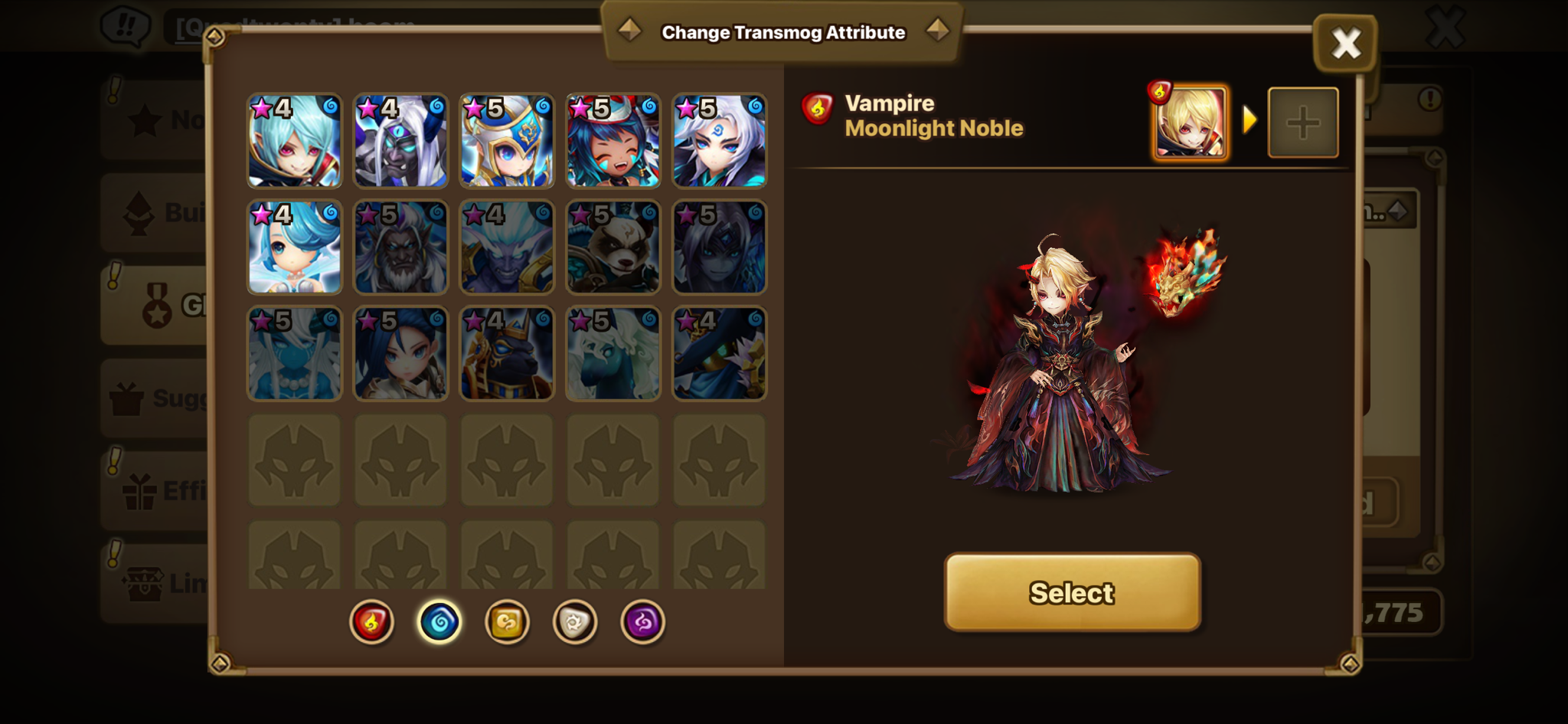The height and width of the screenshot is (724, 1568).
Task: Filter by light attribute icon
Action: point(575,621)
